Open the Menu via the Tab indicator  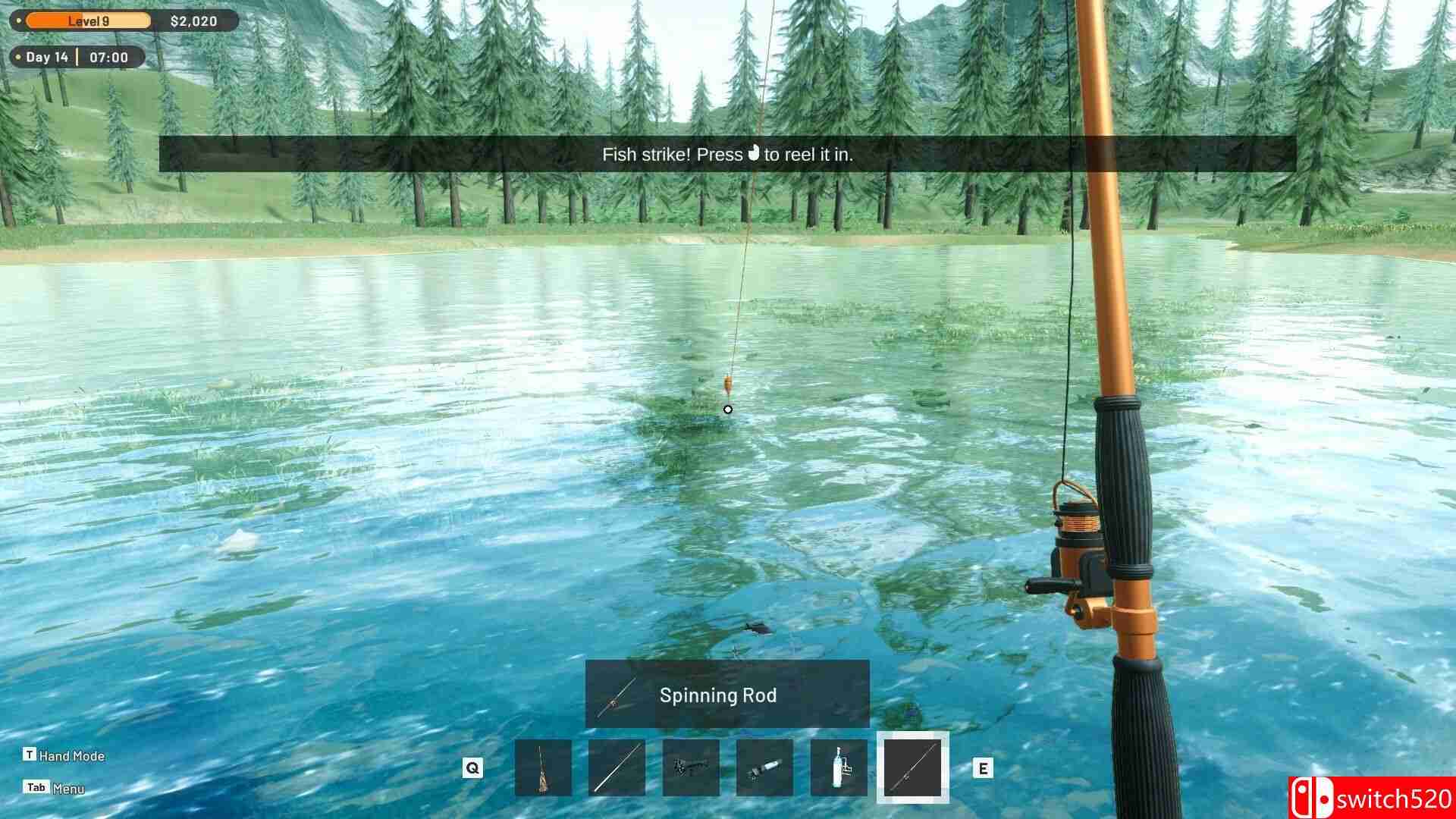36,787
